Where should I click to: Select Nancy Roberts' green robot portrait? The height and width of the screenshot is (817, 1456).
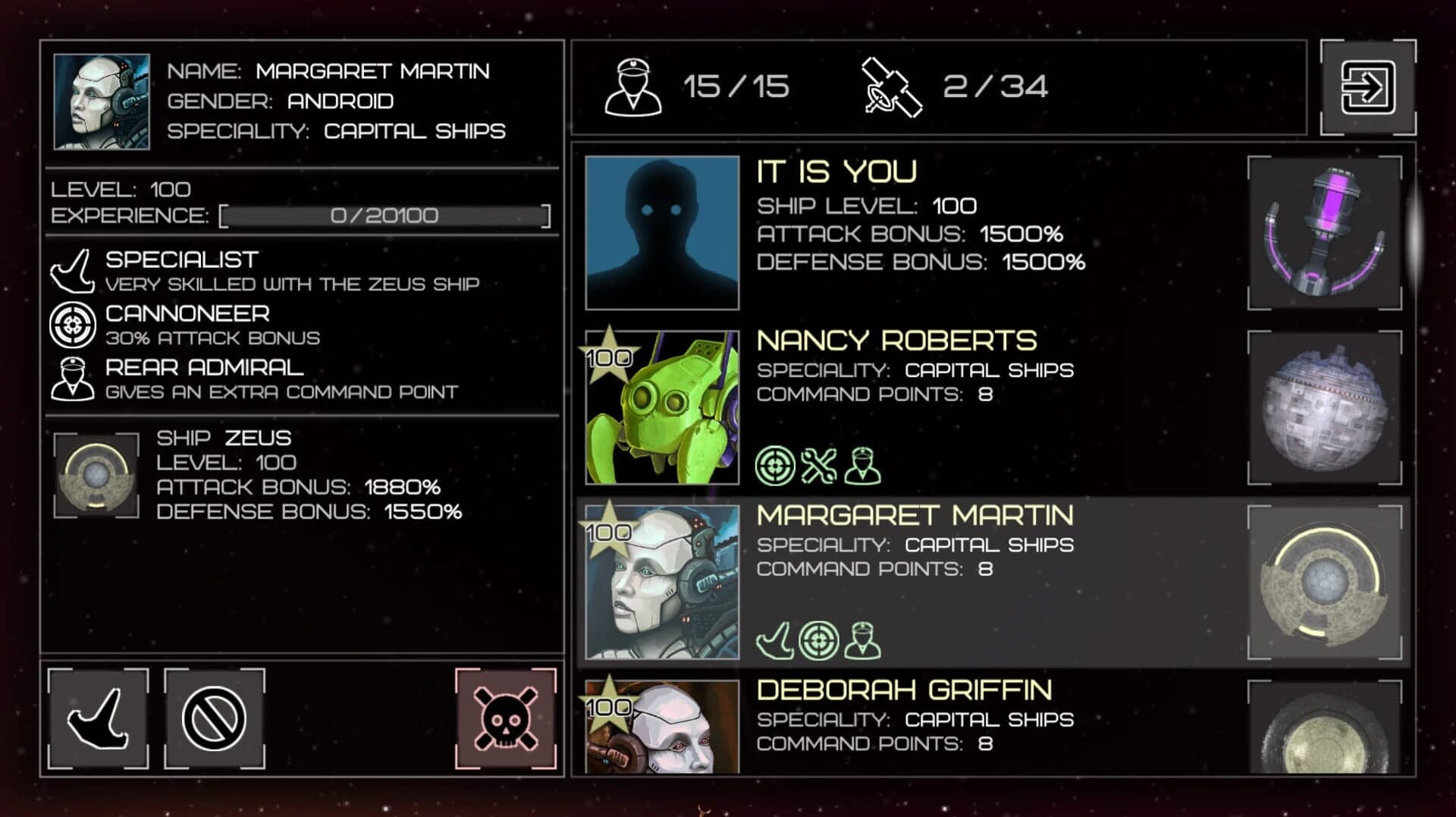click(661, 407)
